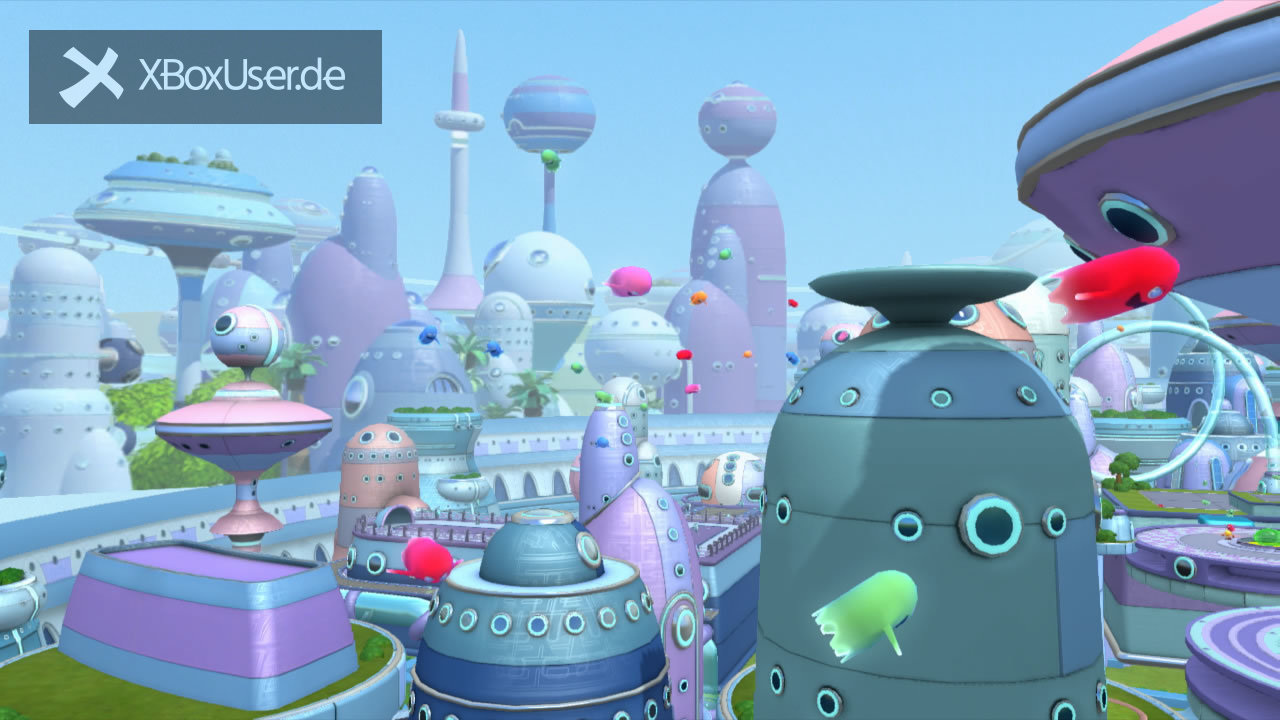Click the XBoxUser.de logo banner
The image size is (1280, 720).
tap(205, 77)
